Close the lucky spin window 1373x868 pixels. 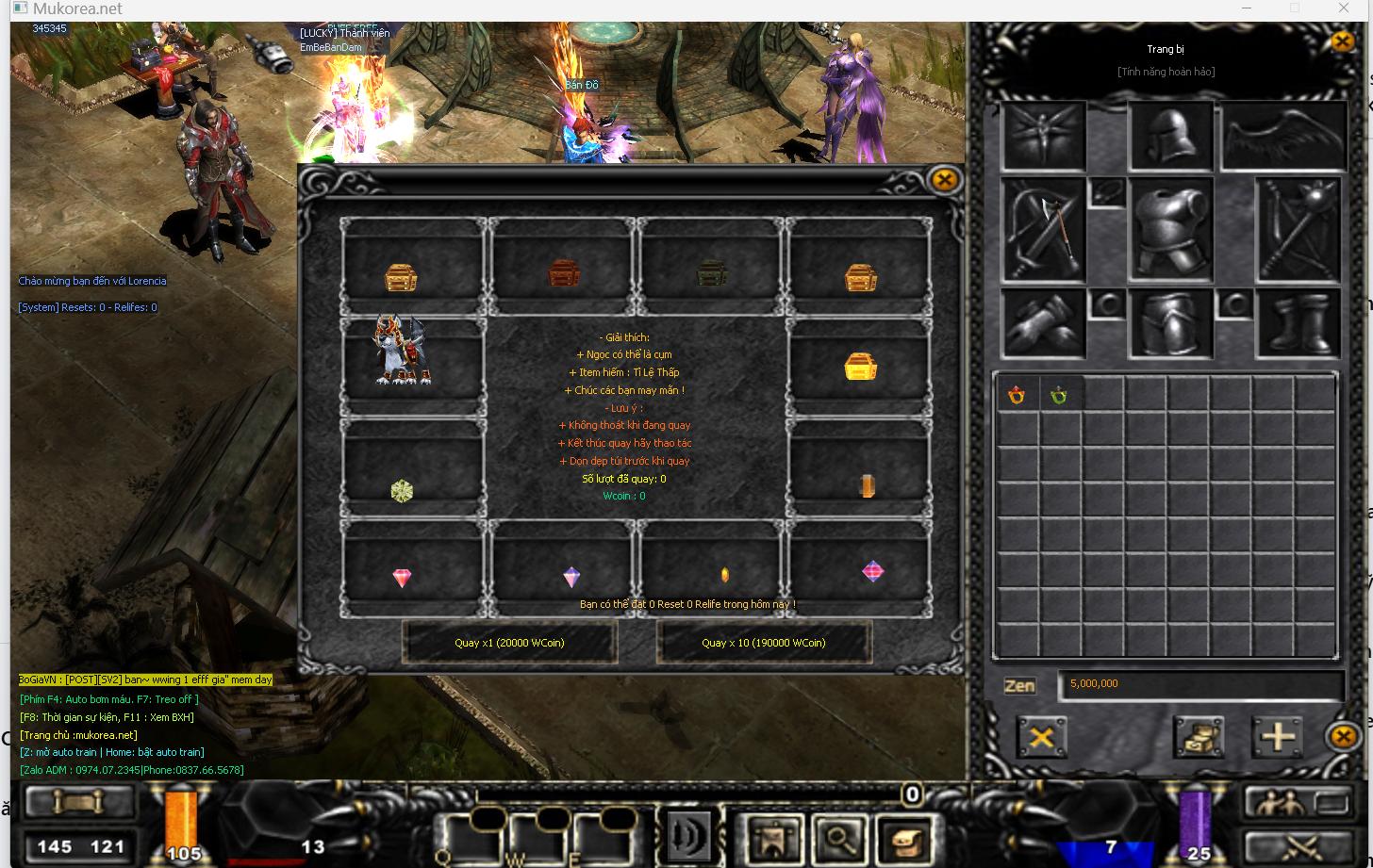pyautogui.click(x=944, y=180)
